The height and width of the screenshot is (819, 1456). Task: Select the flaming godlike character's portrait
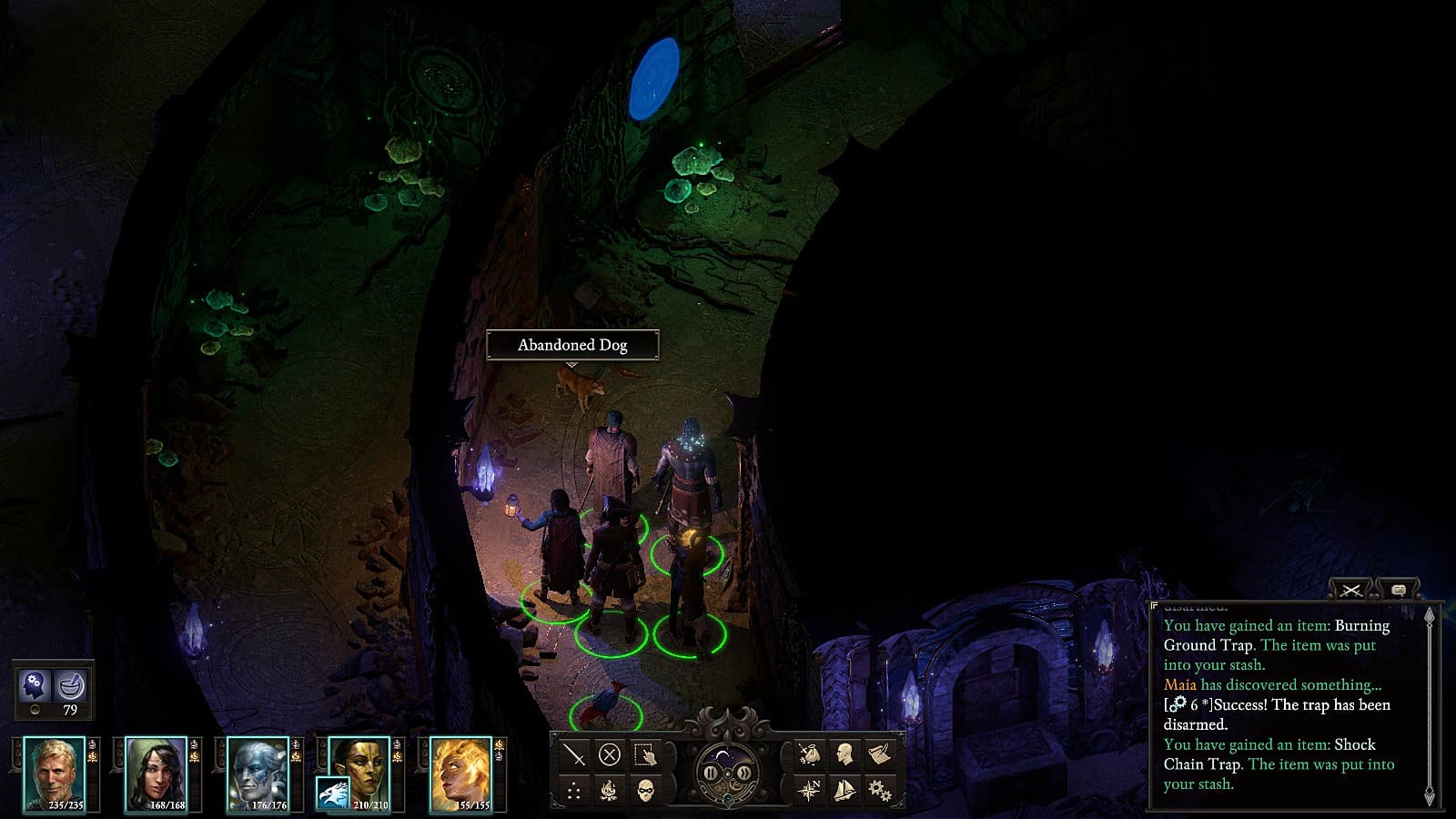pyautogui.click(x=461, y=773)
